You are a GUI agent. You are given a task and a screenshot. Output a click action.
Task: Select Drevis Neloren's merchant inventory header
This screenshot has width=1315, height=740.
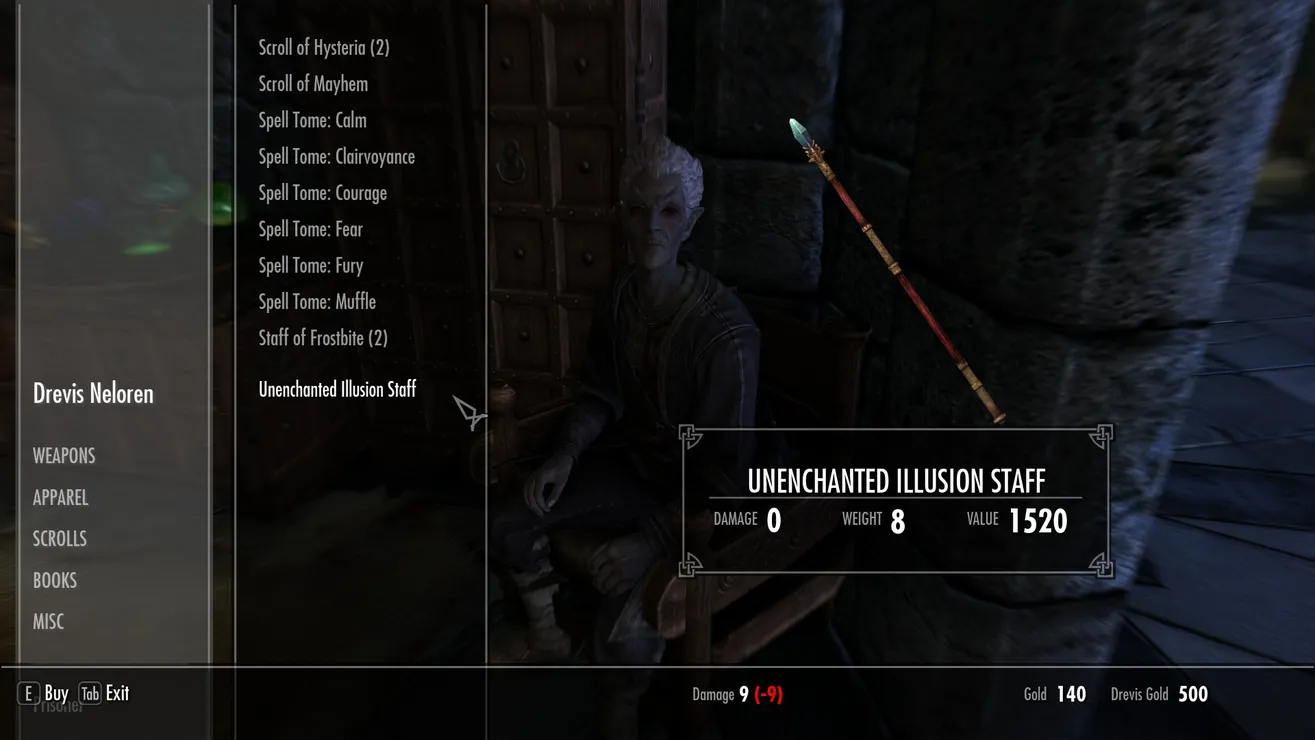93,394
